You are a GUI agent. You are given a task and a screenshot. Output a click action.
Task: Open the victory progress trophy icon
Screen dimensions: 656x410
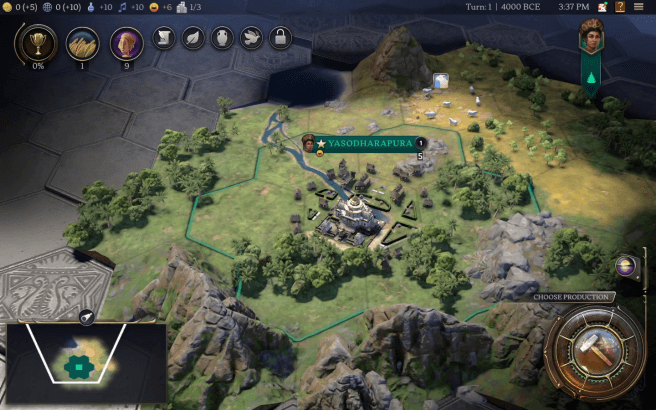click(x=38, y=43)
